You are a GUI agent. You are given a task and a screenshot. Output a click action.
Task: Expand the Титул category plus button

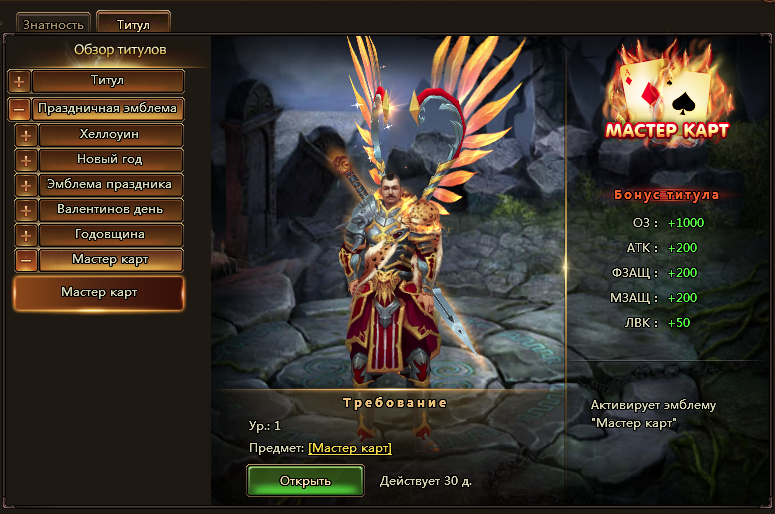pyautogui.click(x=19, y=81)
